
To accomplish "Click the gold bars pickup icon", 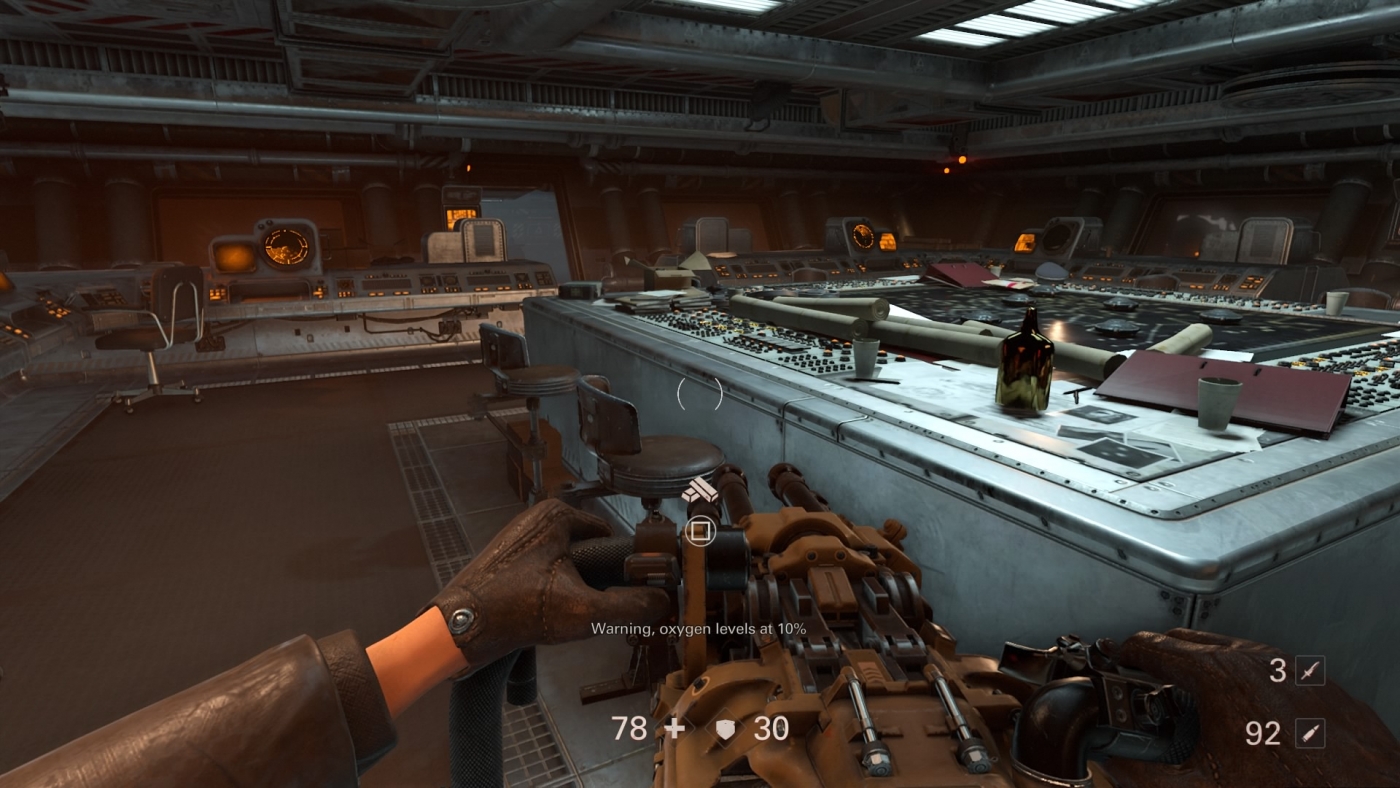I will [701, 491].
